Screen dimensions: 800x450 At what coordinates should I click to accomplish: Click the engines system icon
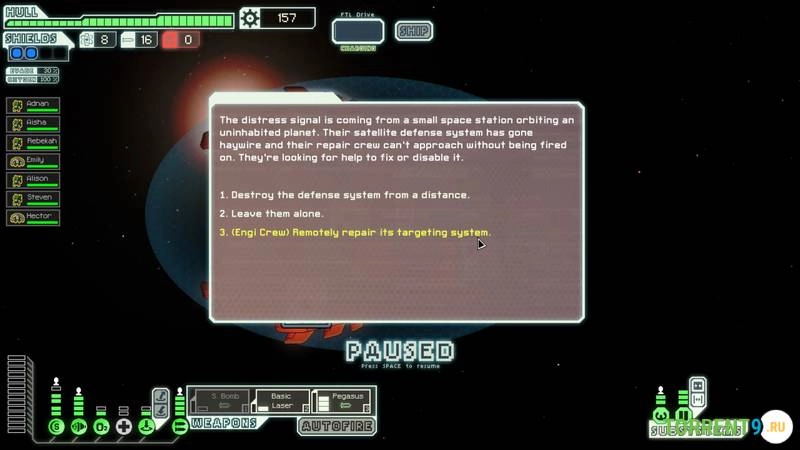[x=78, y=427]
